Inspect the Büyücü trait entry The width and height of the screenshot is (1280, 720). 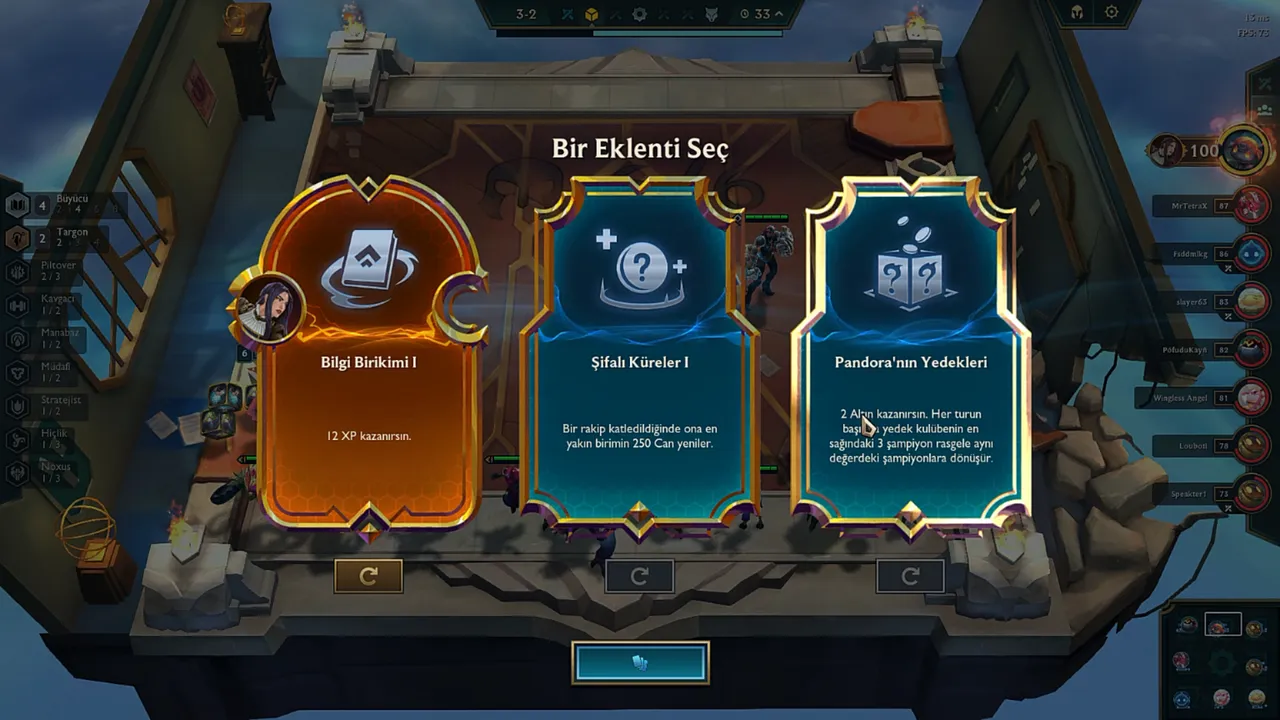pos(60,204)
